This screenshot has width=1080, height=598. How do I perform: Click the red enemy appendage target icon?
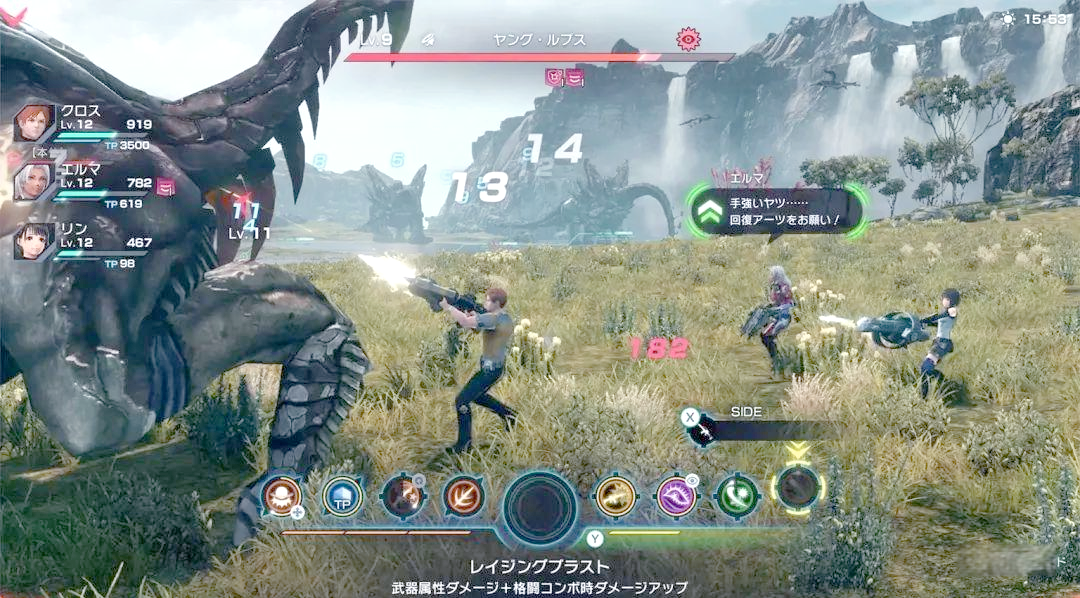(687, 39)
